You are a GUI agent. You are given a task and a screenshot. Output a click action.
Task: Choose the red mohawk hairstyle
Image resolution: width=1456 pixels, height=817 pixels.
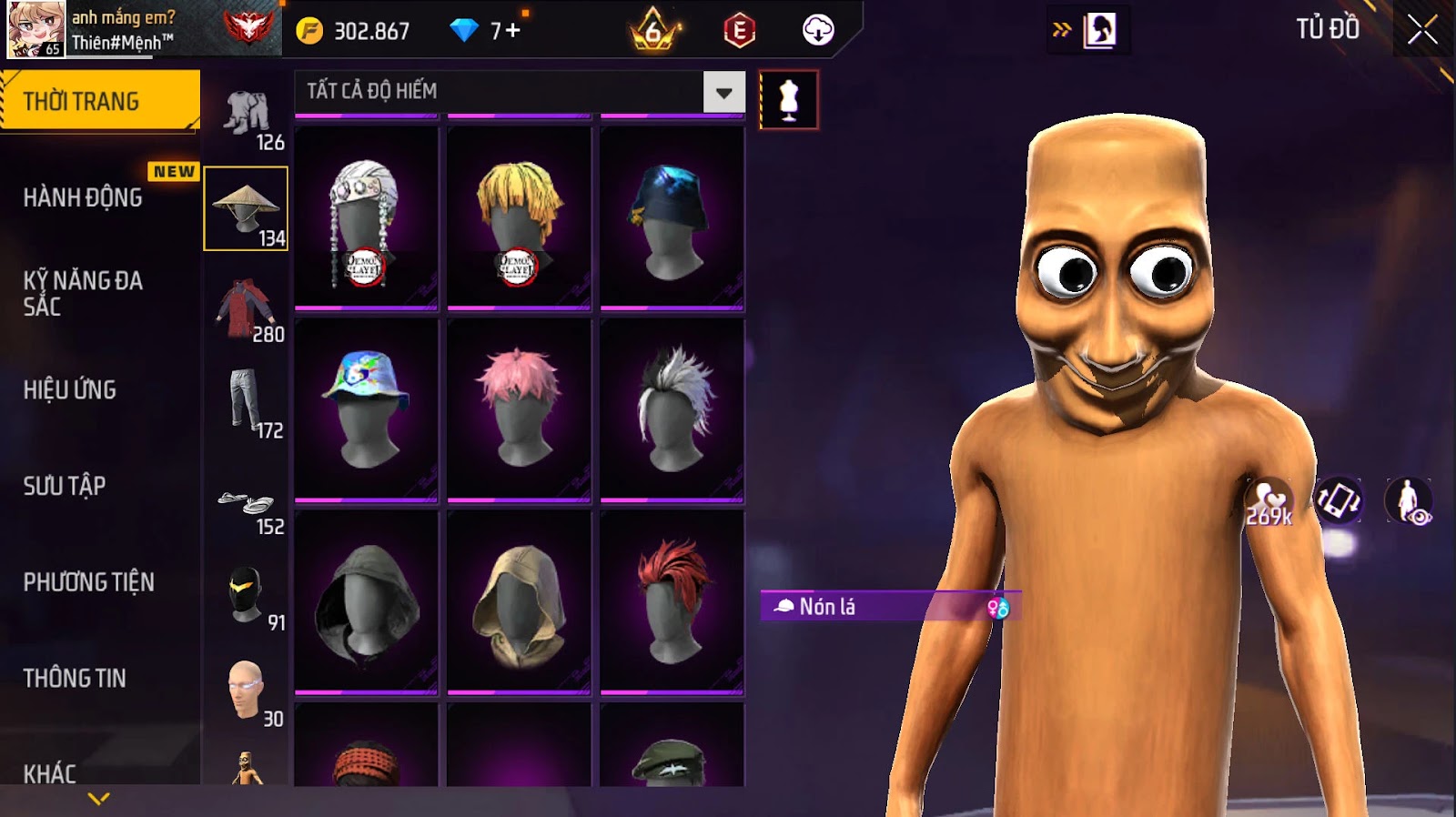[672, 601]
